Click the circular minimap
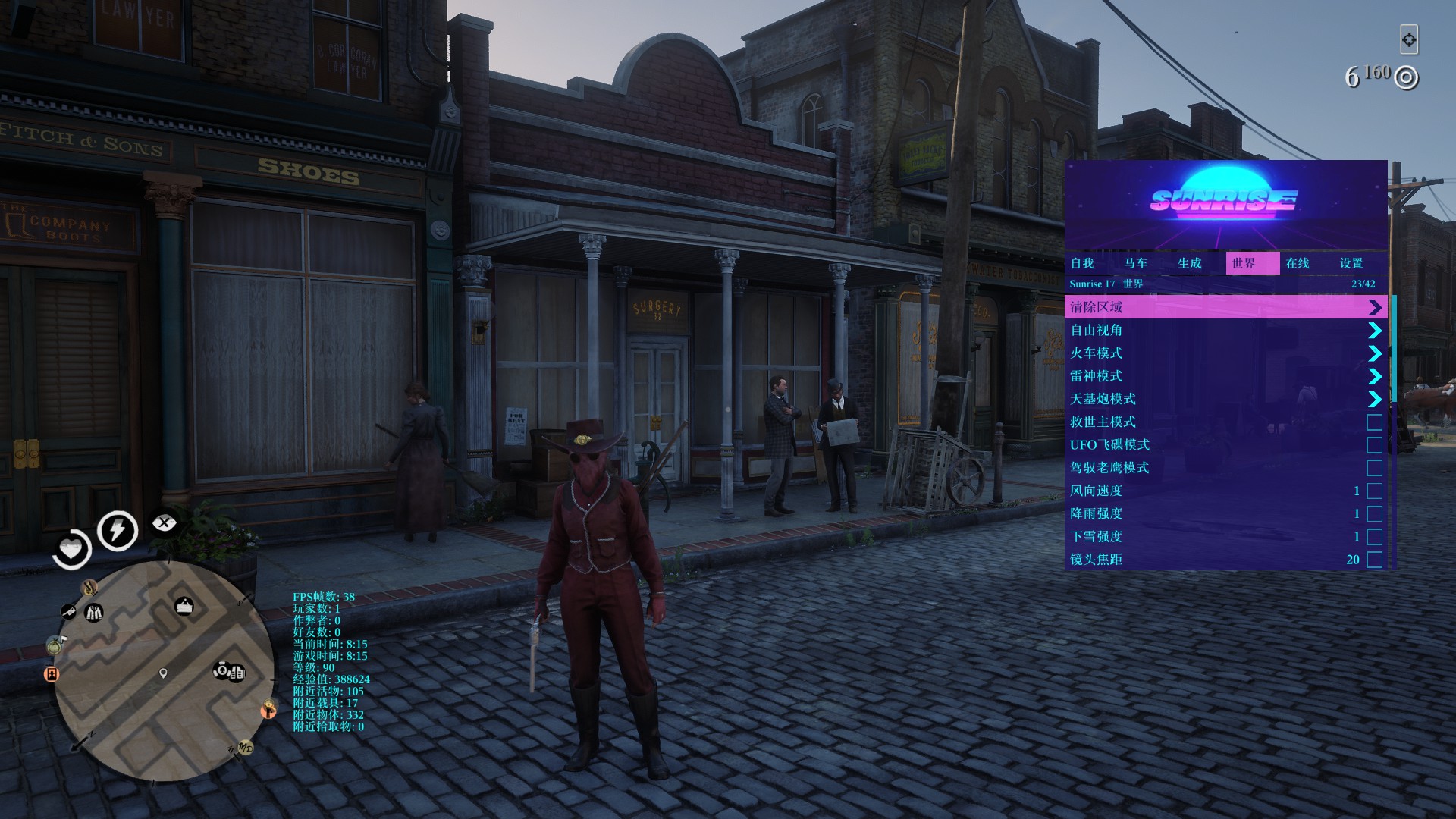This screenshot has width=1456, height=819. pyautogui.click(x=163, y=671)
